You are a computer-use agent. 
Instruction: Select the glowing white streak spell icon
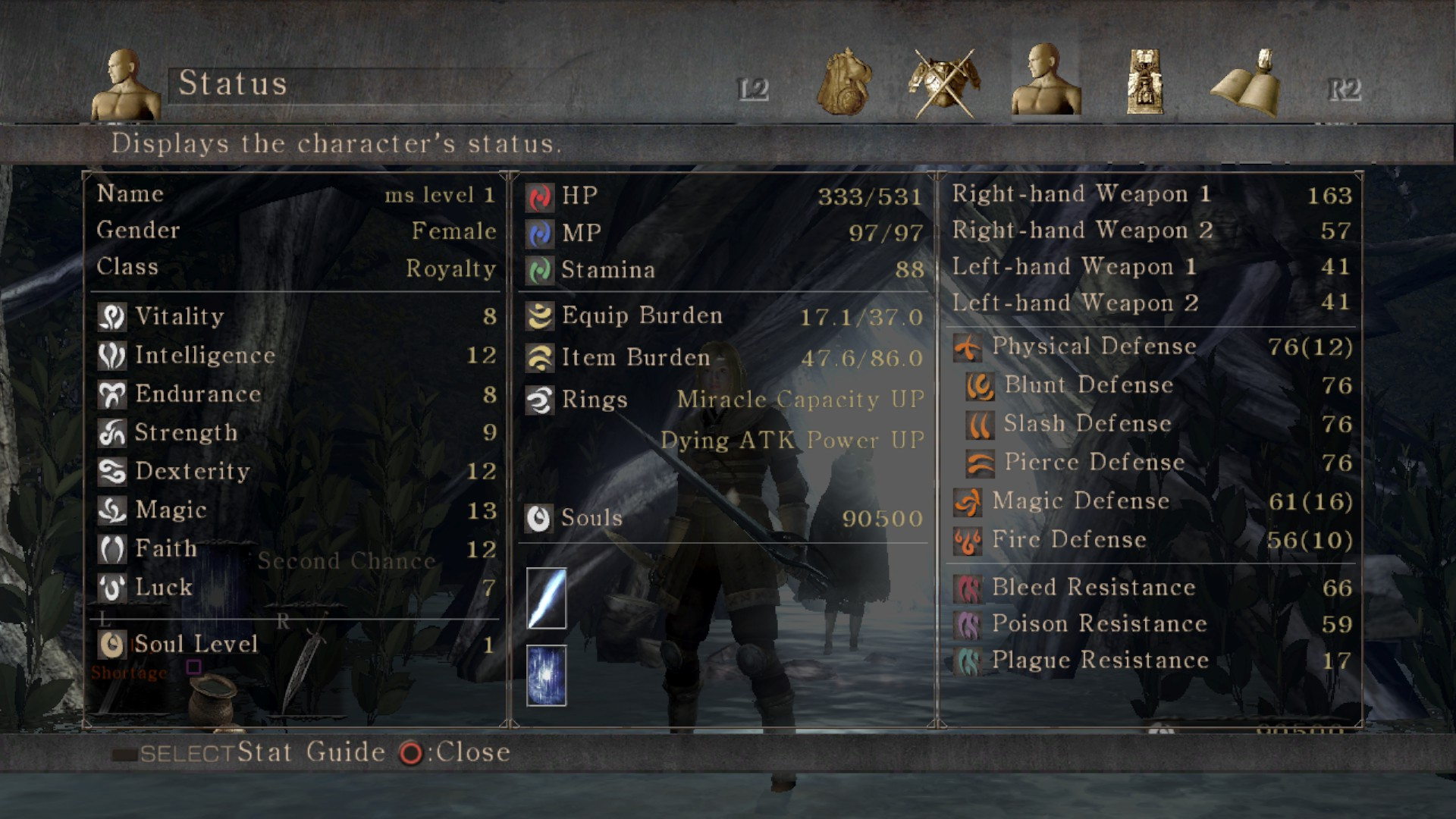click(x=546, y=598)
